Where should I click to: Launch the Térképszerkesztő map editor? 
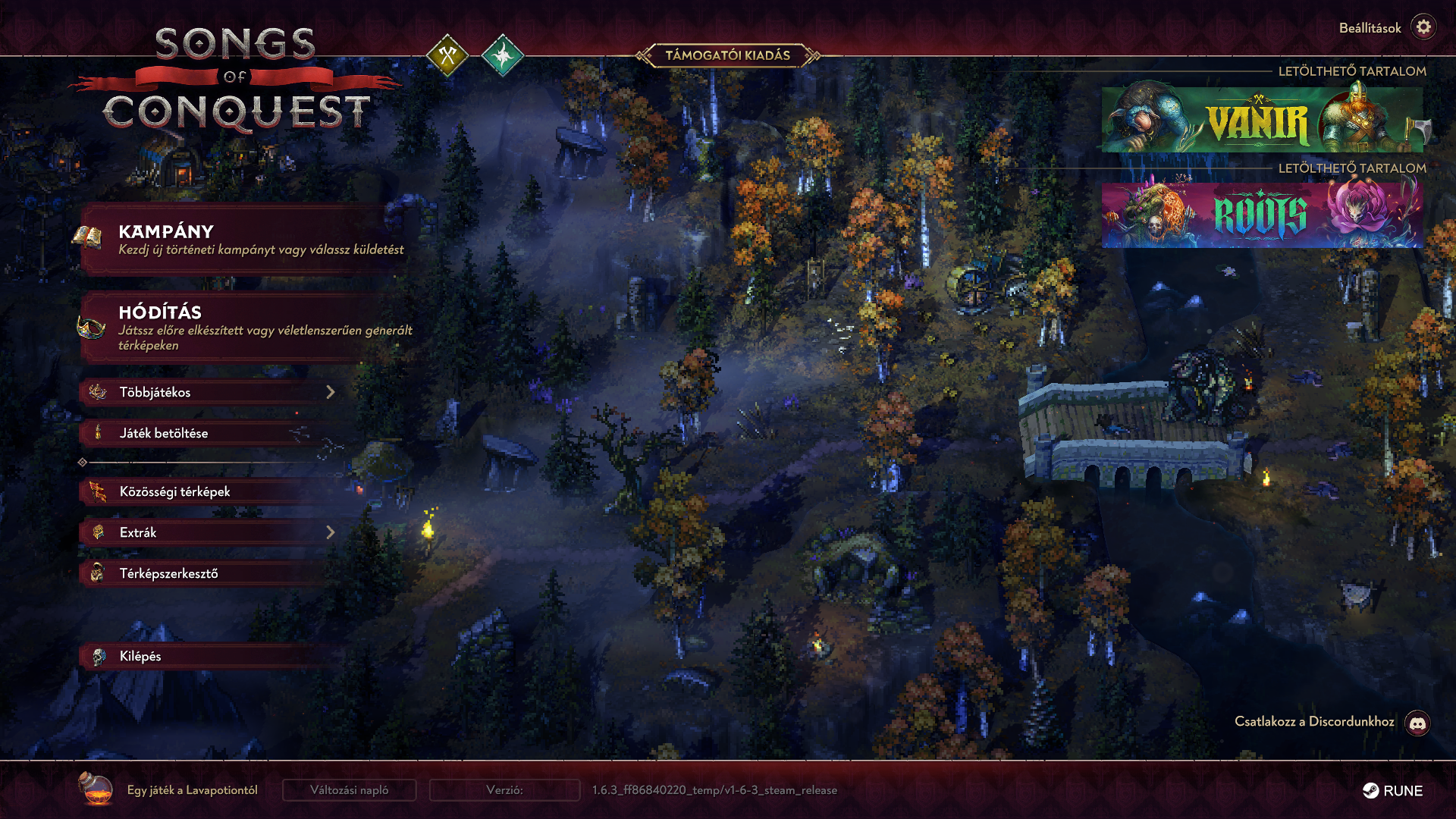click(x=209, y=573)
